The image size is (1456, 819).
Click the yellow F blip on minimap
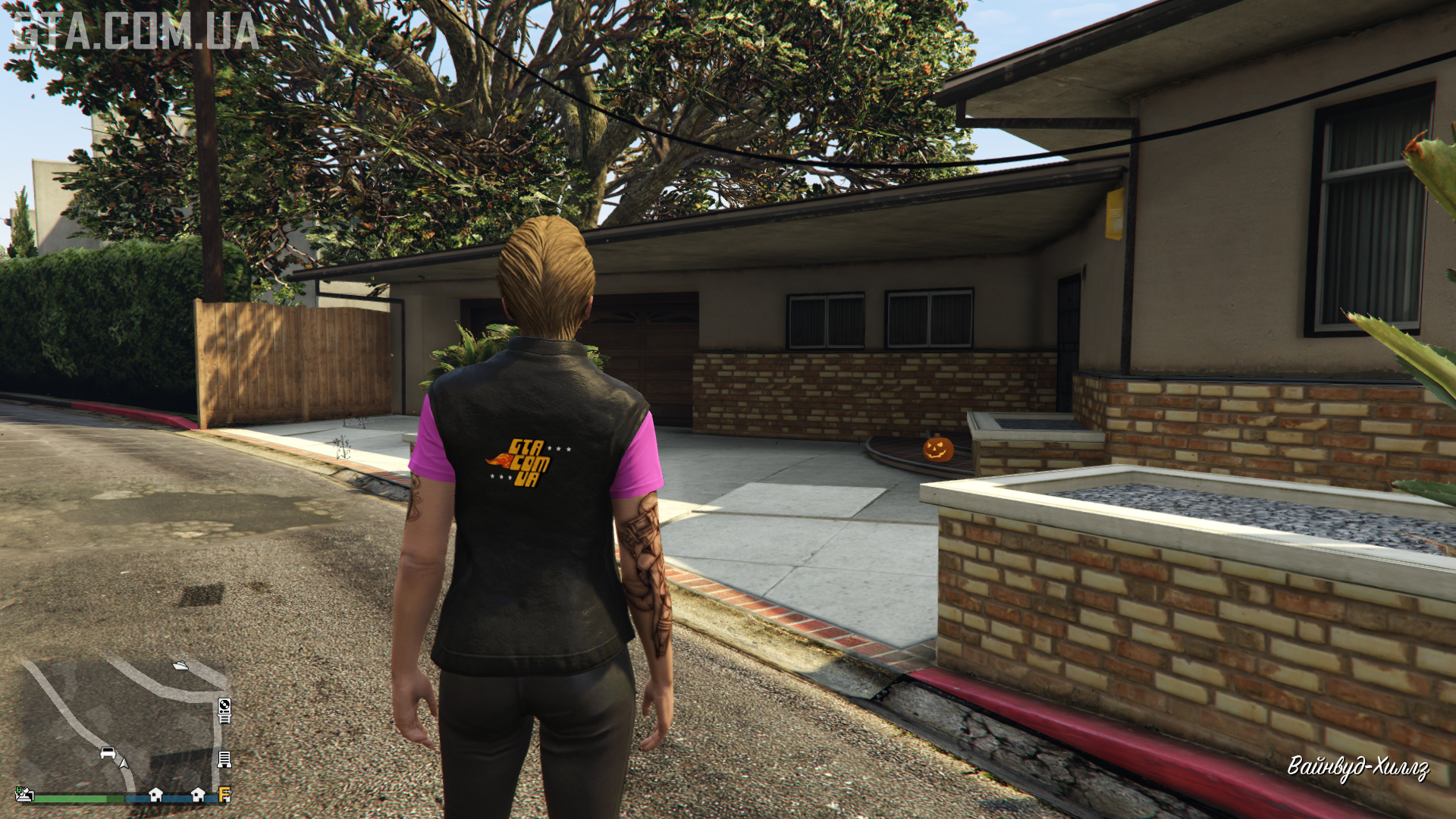coord(224,795)
